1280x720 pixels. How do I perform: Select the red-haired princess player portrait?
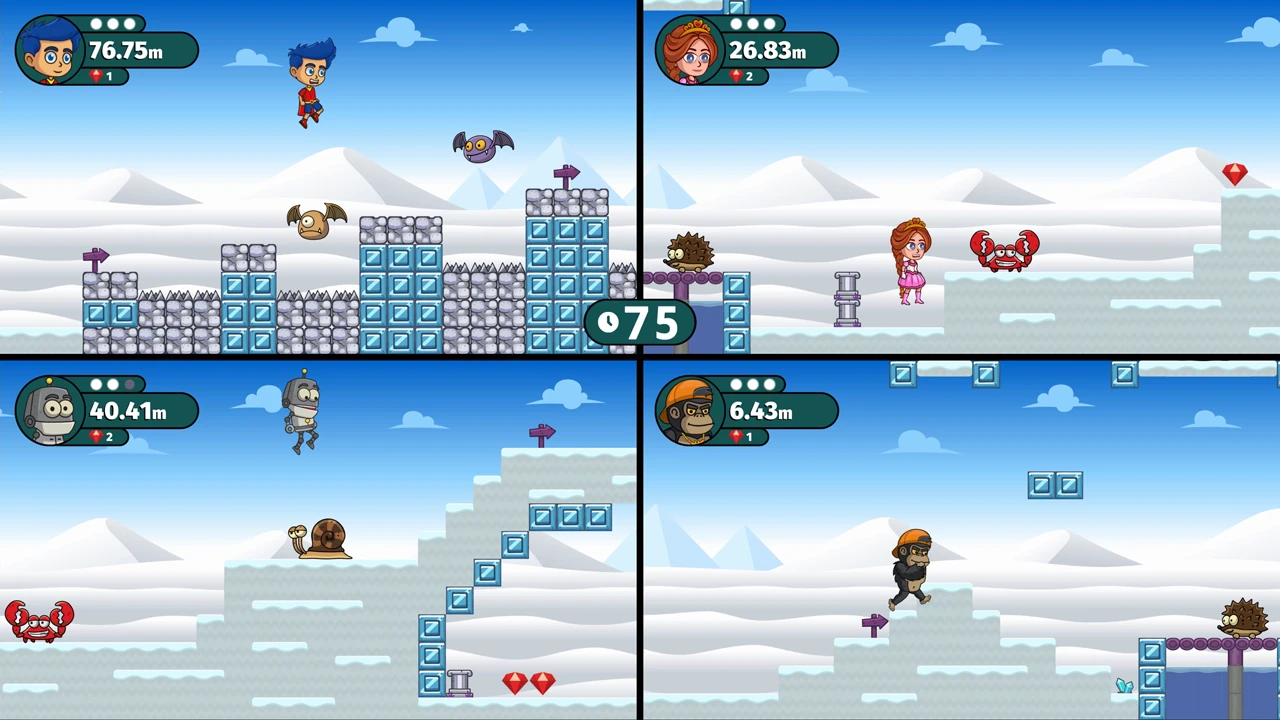pyautogui.click(x=690, y=50)
